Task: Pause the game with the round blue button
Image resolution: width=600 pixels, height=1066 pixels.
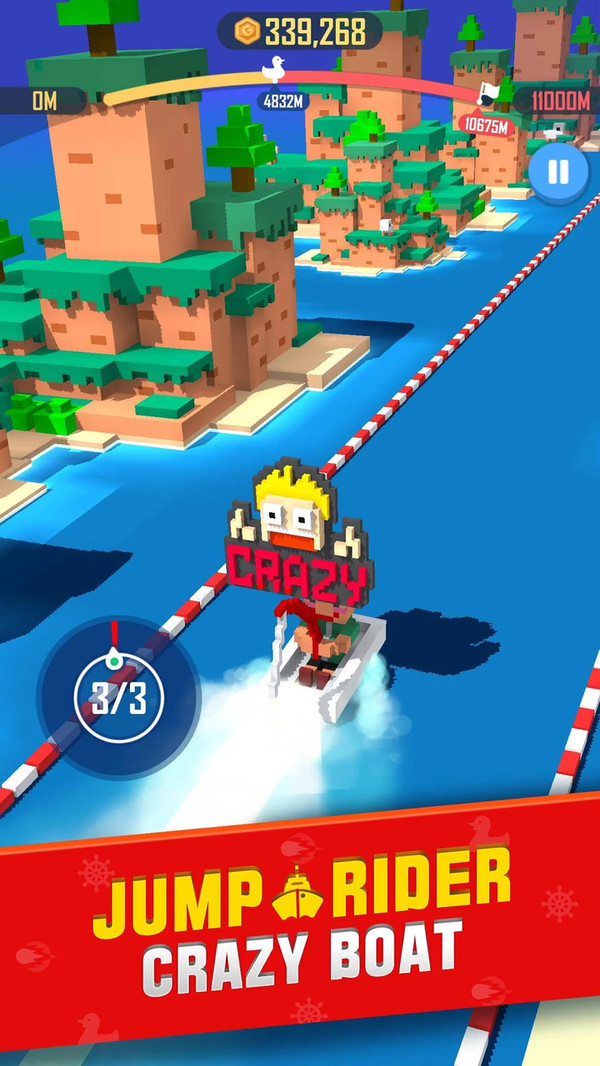Action: [557, 171]
